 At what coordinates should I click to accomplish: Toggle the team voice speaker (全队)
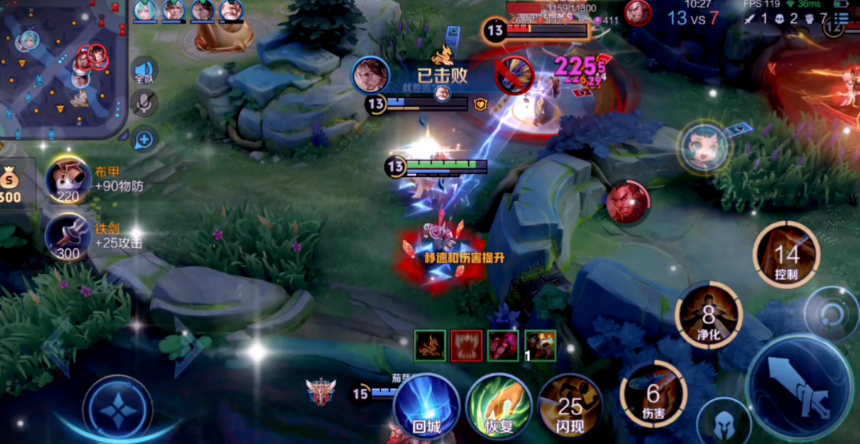144,71
